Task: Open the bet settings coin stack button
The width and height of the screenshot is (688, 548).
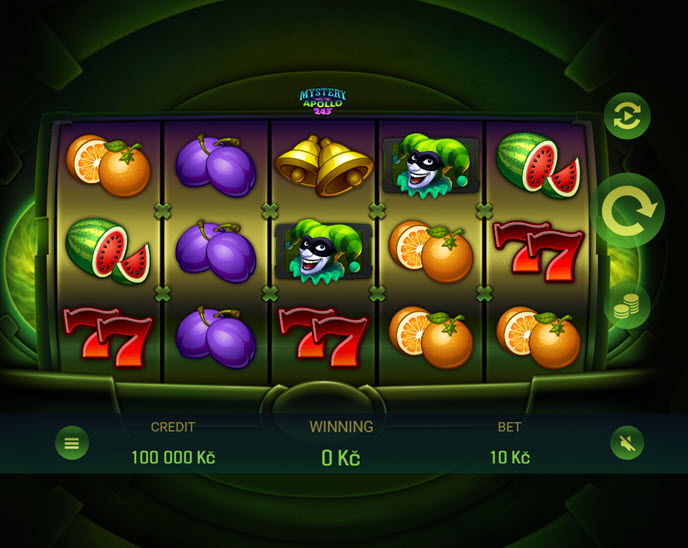Action: click(x=627, y=307)
